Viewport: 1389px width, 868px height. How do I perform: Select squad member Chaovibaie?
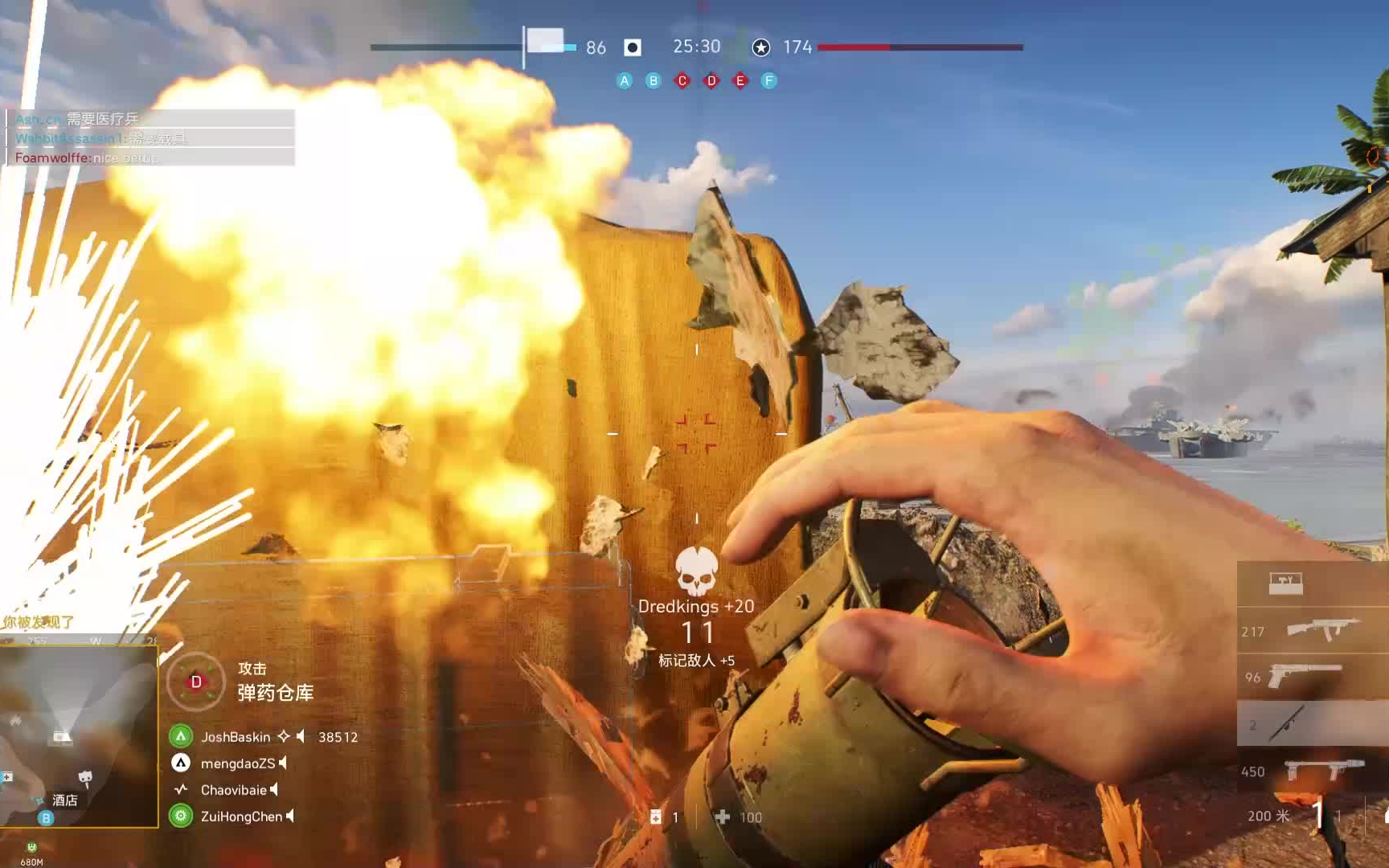[233, 790]
